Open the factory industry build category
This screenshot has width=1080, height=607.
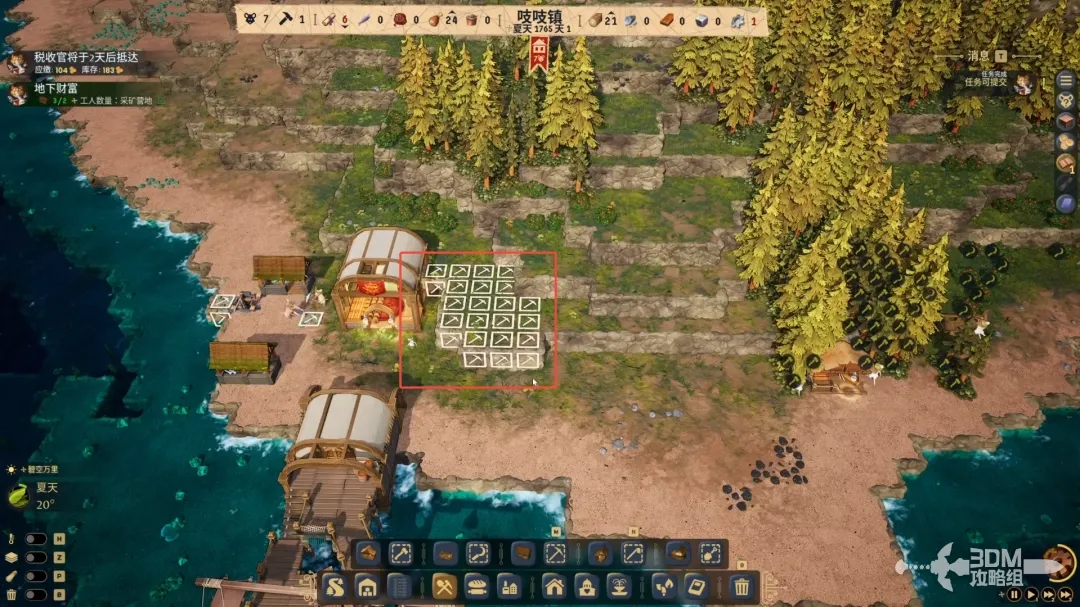pyautogui.click(x=508, y=587)
